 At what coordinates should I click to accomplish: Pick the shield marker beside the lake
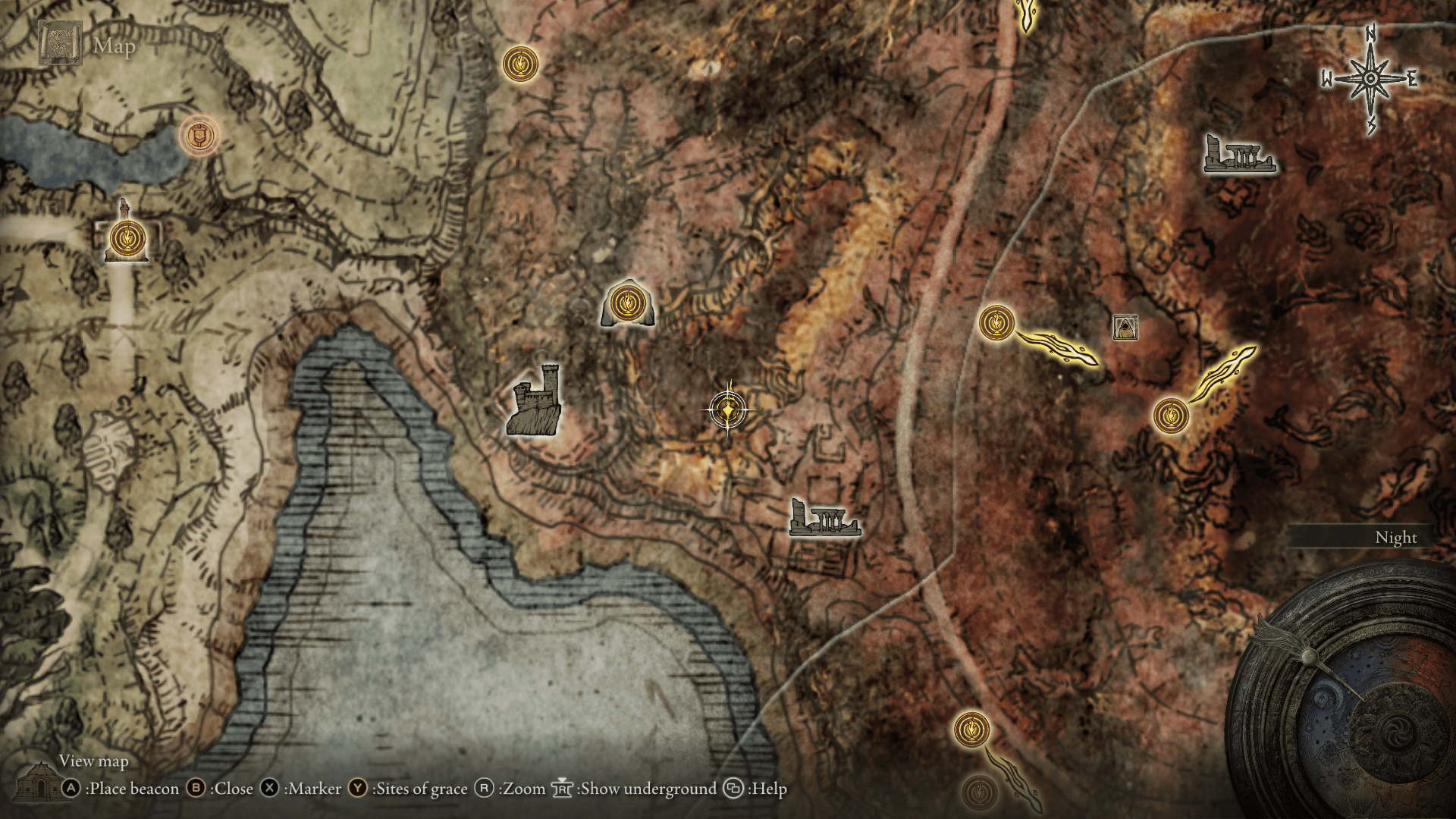(x=199, y=136)
